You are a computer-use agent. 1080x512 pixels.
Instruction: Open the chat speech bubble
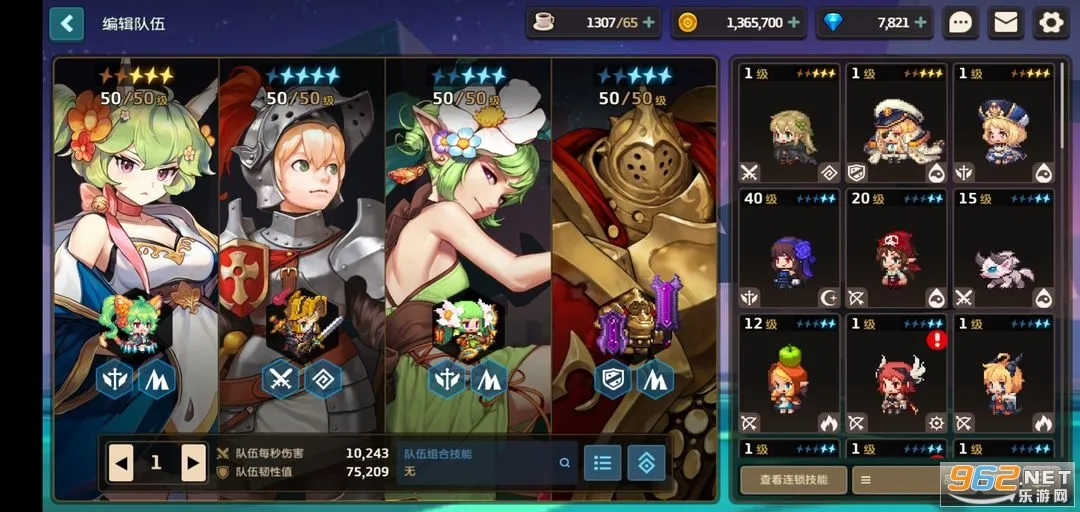(961, 22)
